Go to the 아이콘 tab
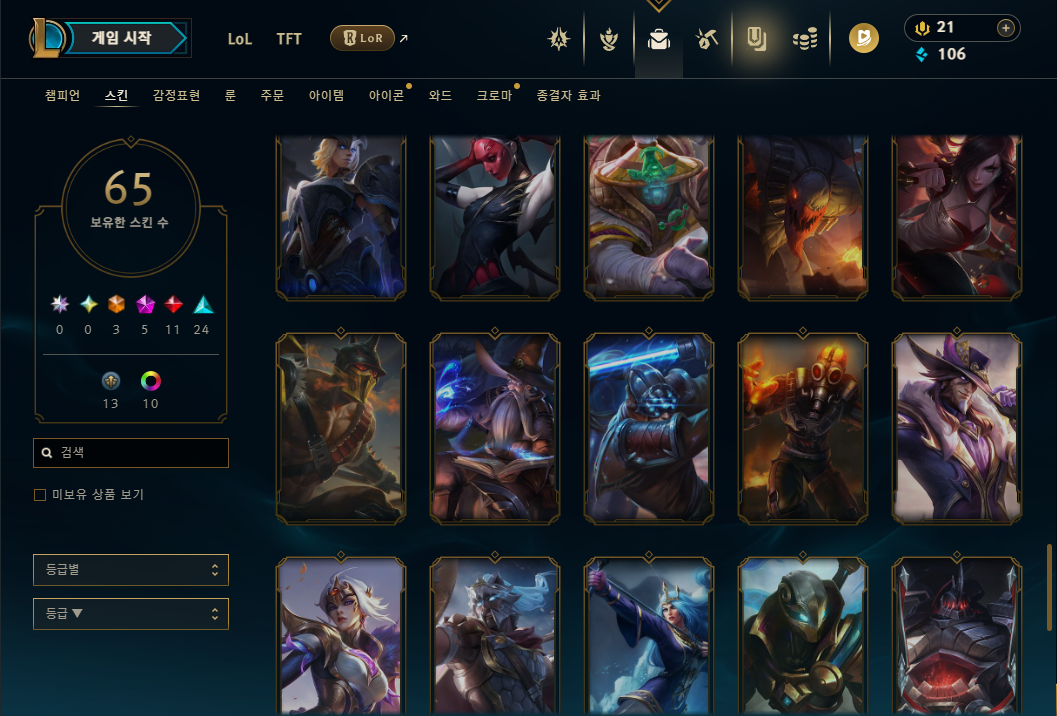The width and height of the screenshot is (1057, 716). click(x=386, y=96)
